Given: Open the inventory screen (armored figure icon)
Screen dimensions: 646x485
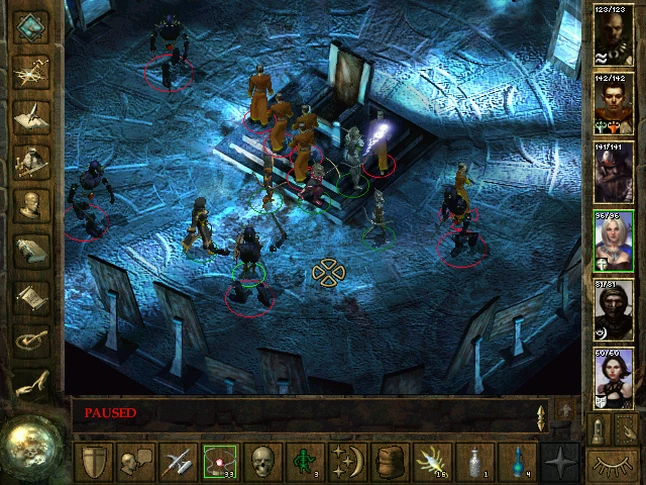Looking at the screenshot, I should tap(32, 160).
